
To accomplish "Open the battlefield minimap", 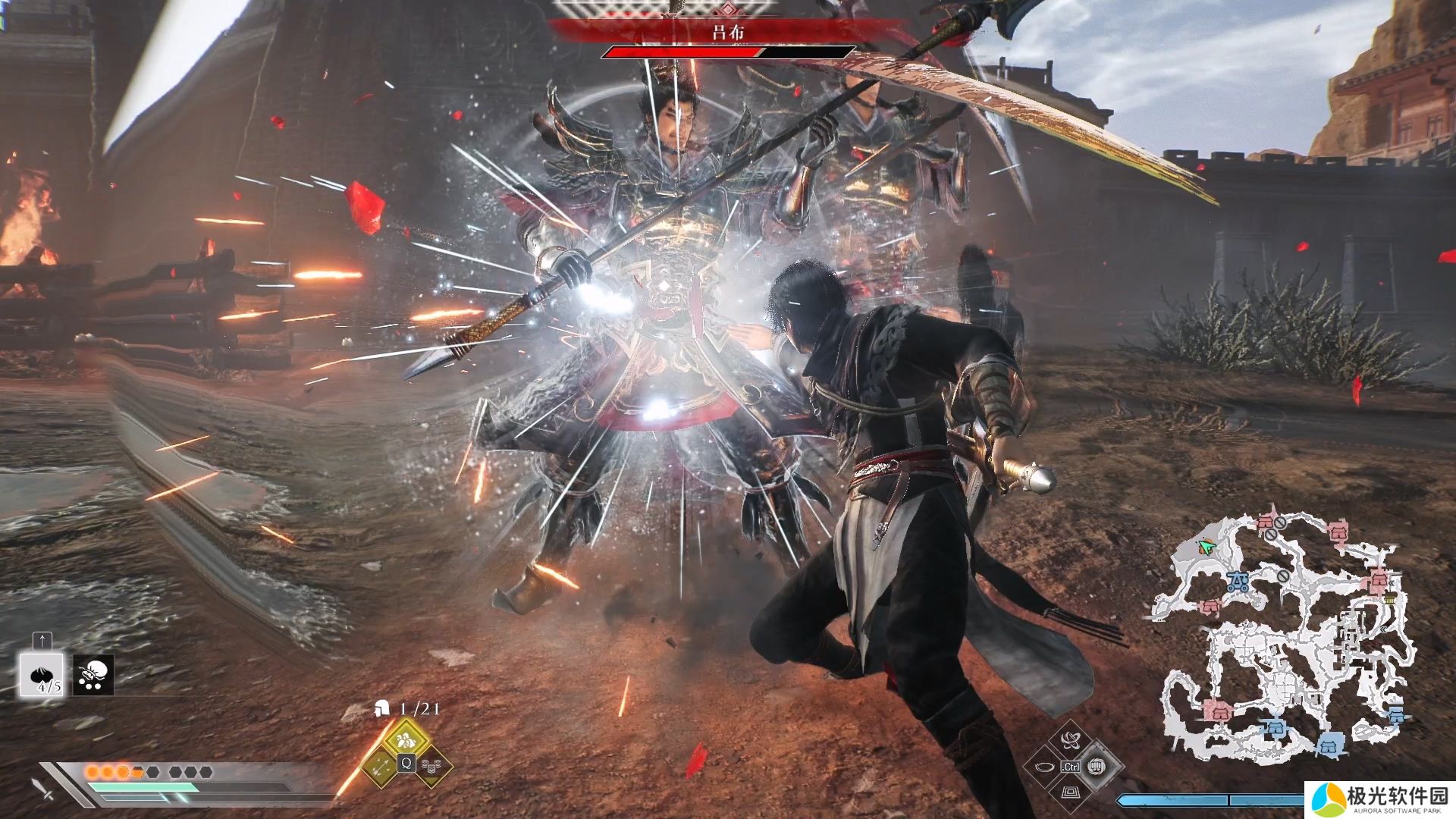I will pyautogui.click(x=1282, y=637).
